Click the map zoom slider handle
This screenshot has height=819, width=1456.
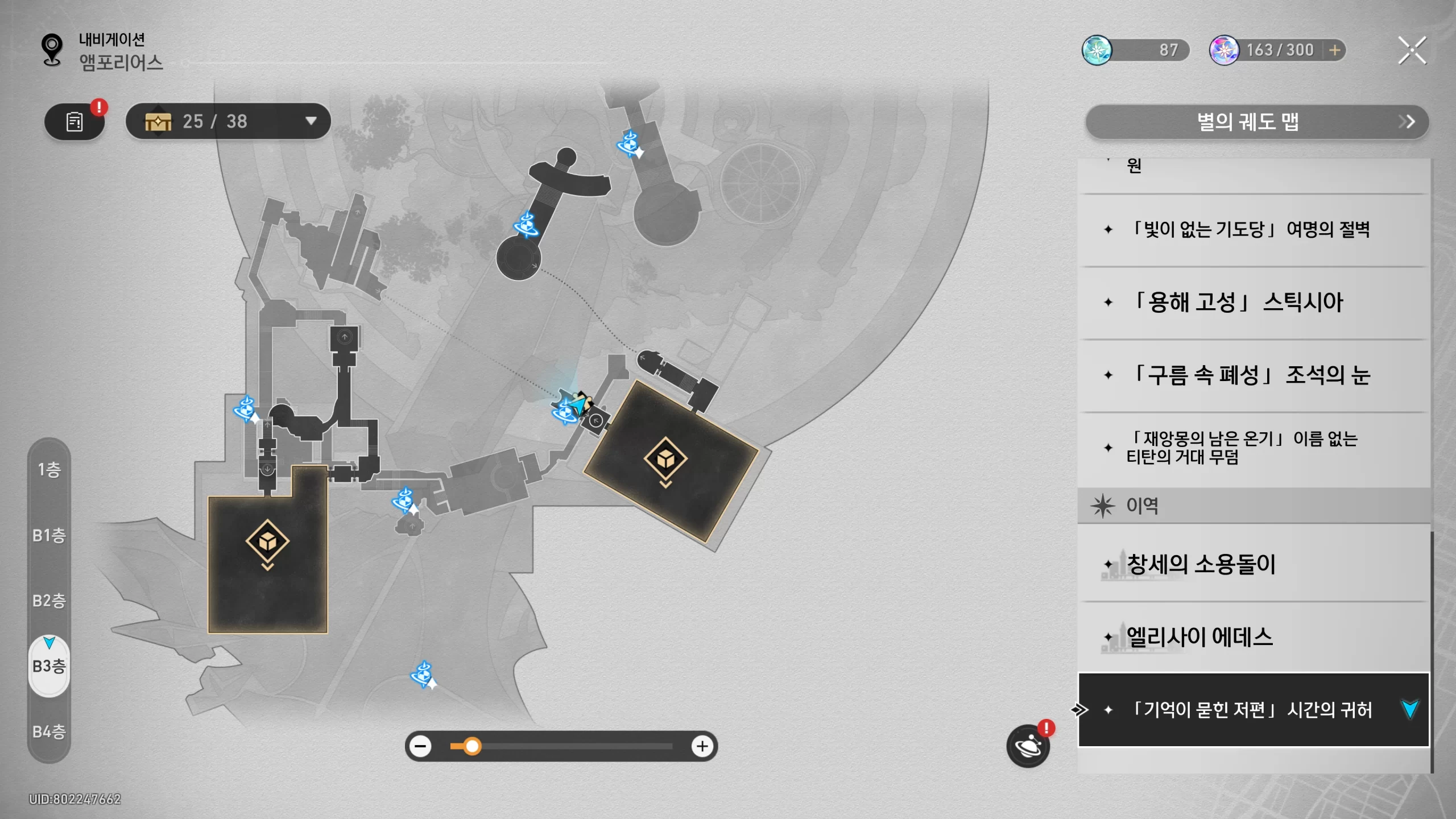click(x=472, y=746)
